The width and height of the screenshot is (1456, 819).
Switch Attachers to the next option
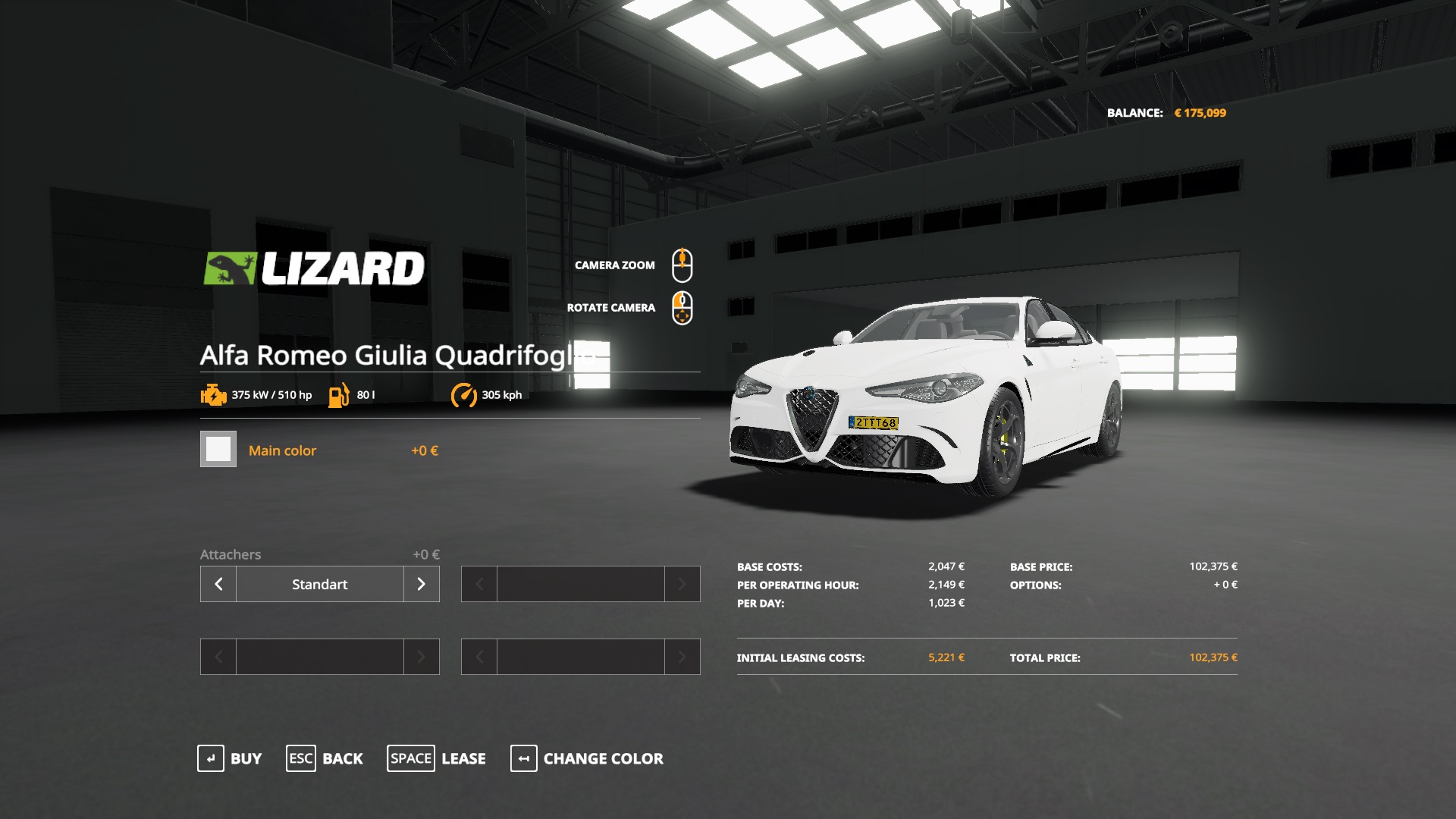tap(422, 584)
